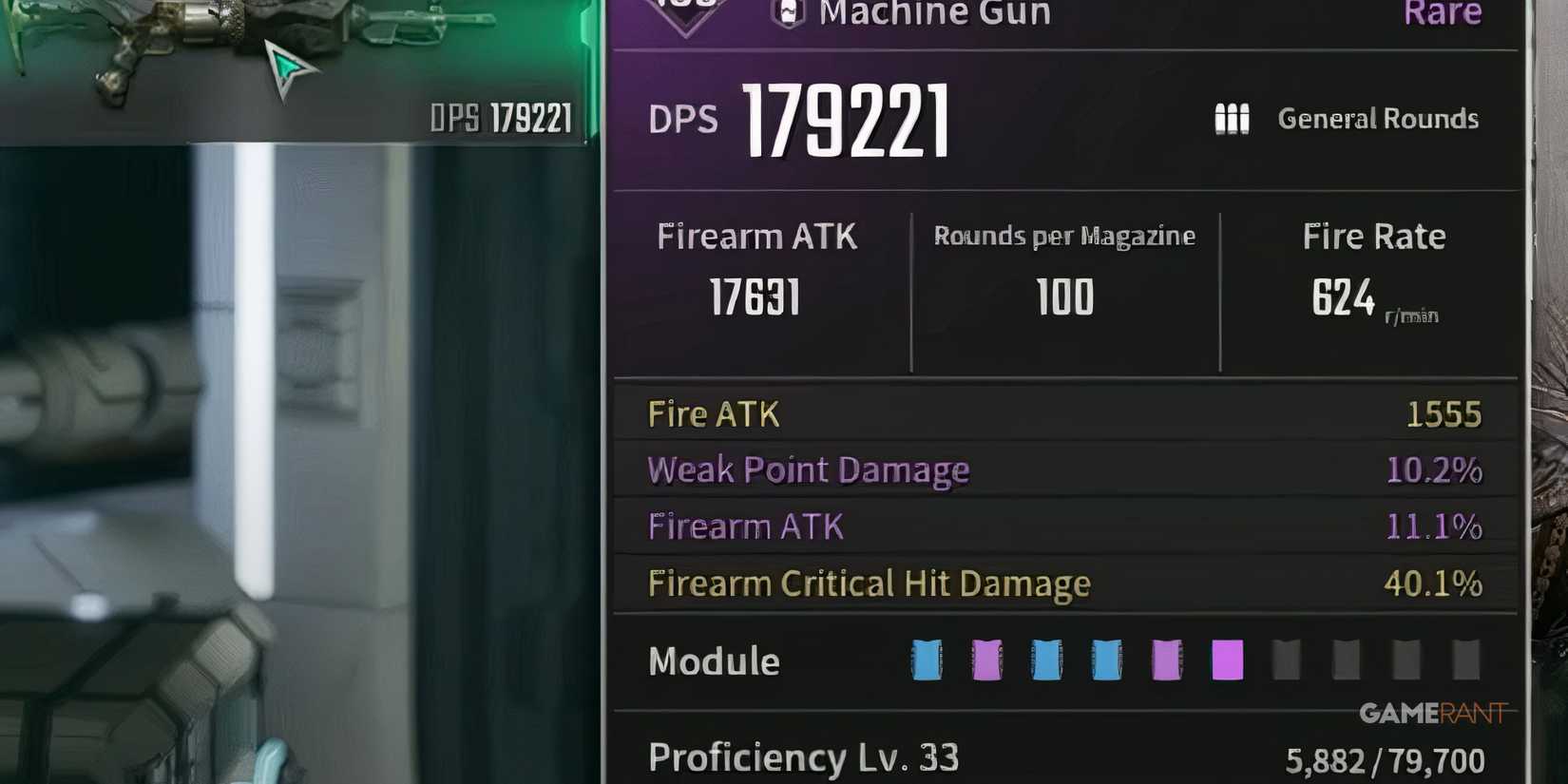Open the Fire ATK stat row

click(x=713, y=413)
